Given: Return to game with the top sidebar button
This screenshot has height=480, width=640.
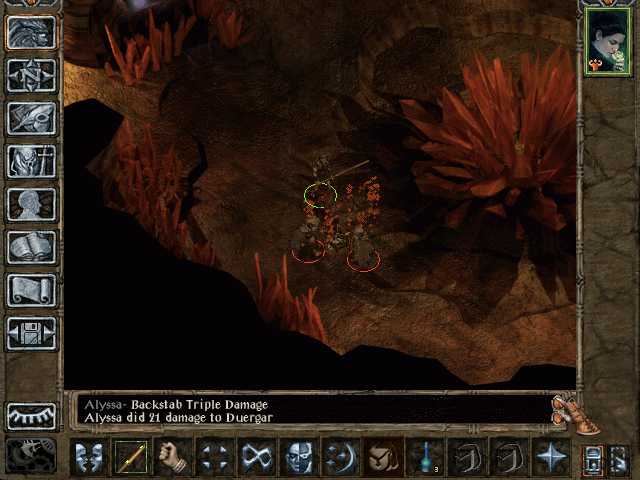Looking at the screenshot, I should tap(32, 33).
